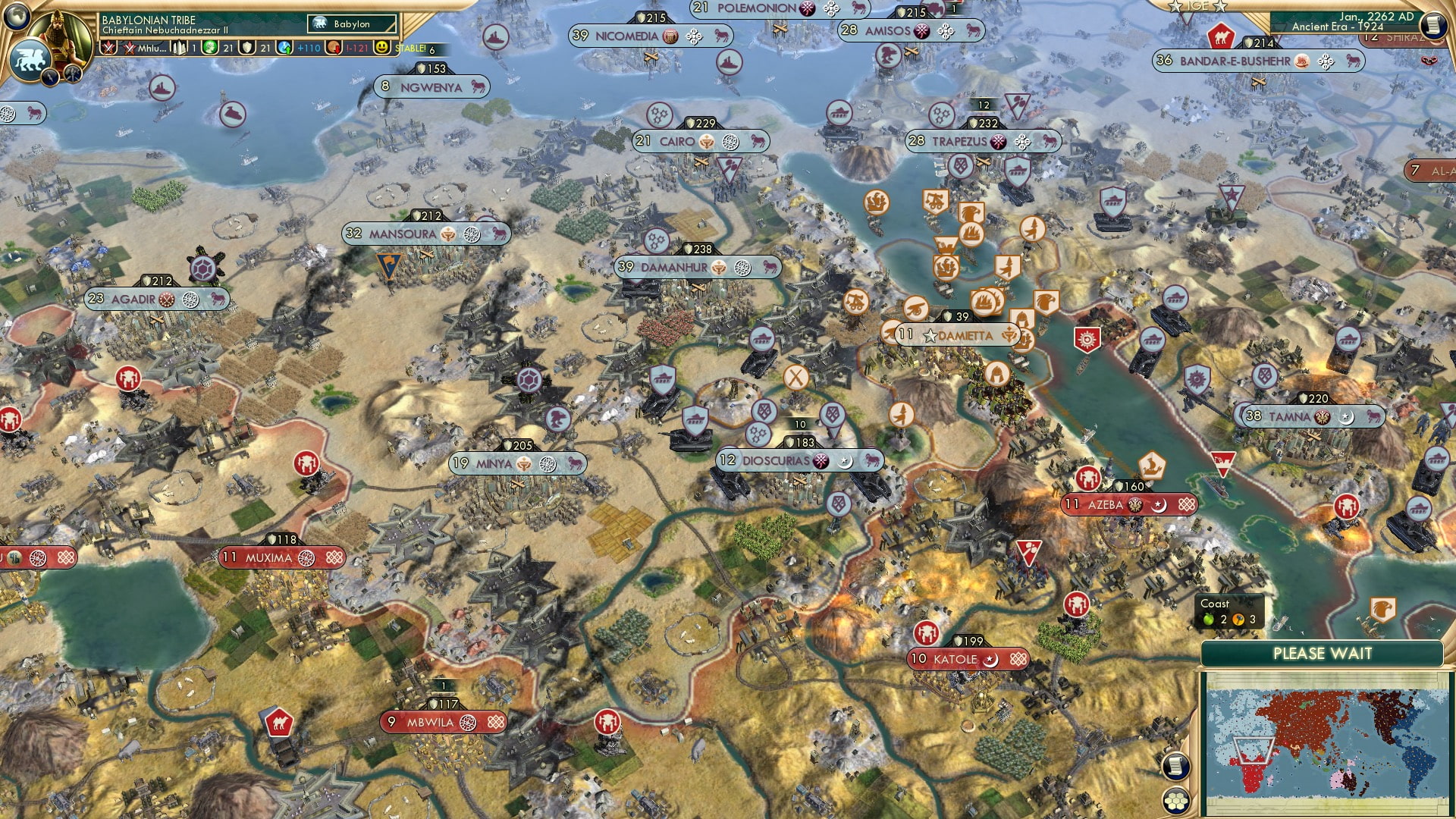Click the winged bull civilization emblem
Screen dimensions: 1456x819
(x=30, y=58)
